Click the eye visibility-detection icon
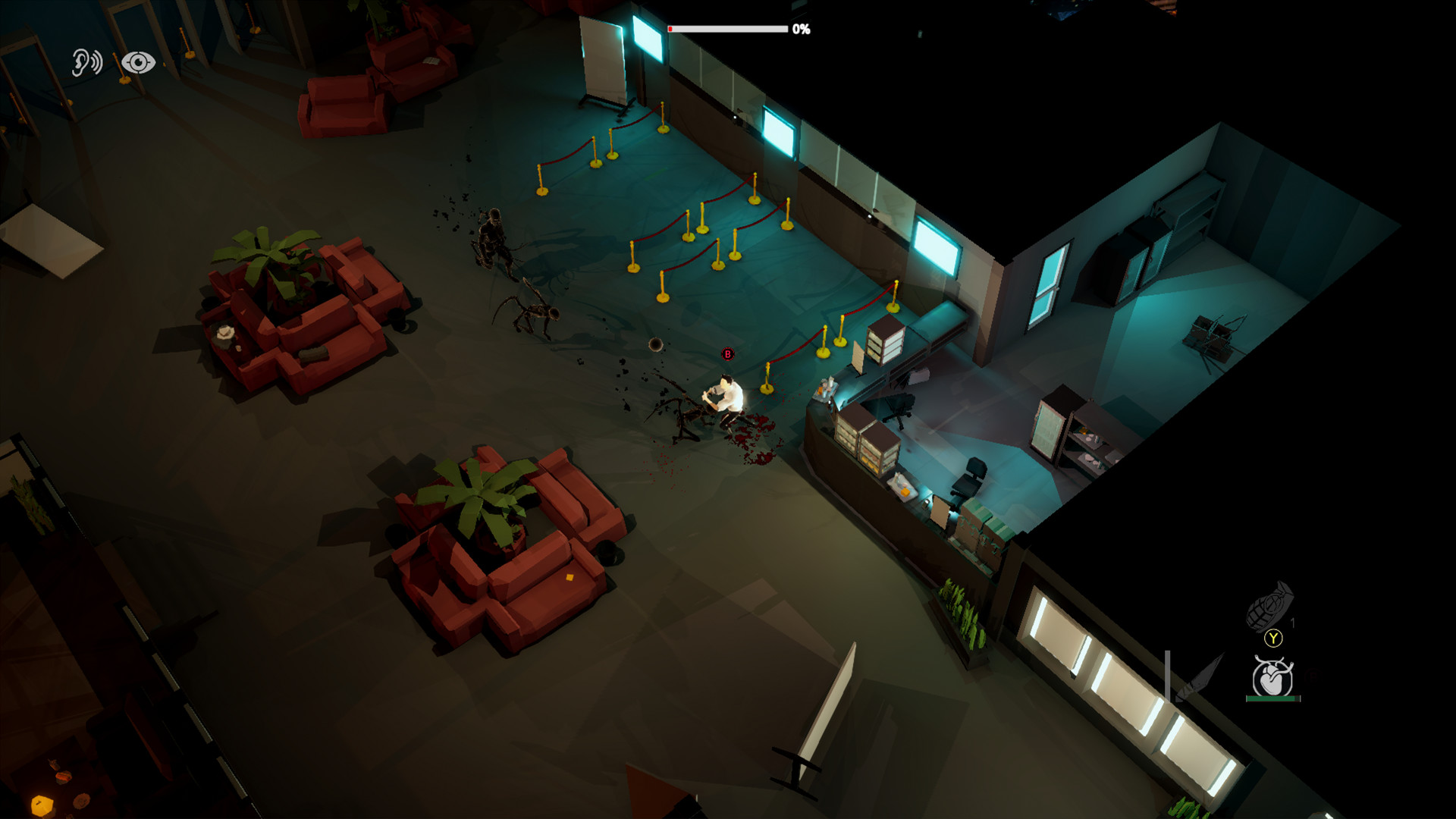Image resolution: width=1456 pixels, height=819 pixels. pyautogui.click(x=138, y=62)
